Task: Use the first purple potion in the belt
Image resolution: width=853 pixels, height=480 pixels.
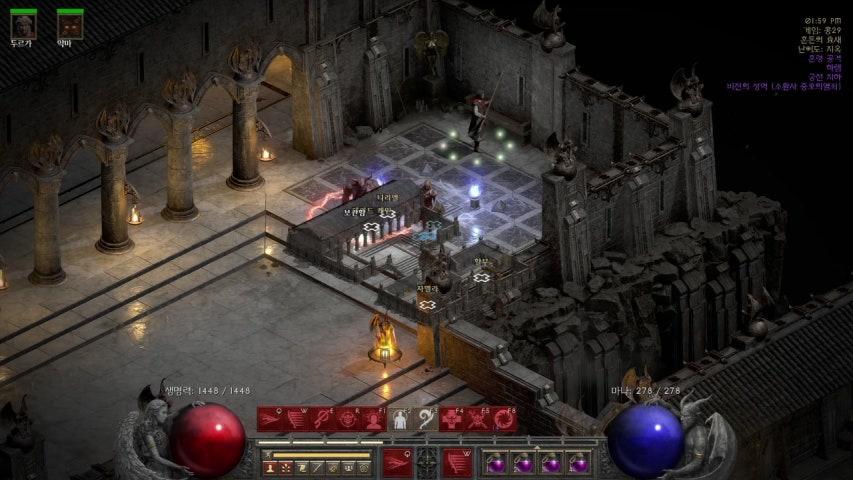Action: (496, 463)
